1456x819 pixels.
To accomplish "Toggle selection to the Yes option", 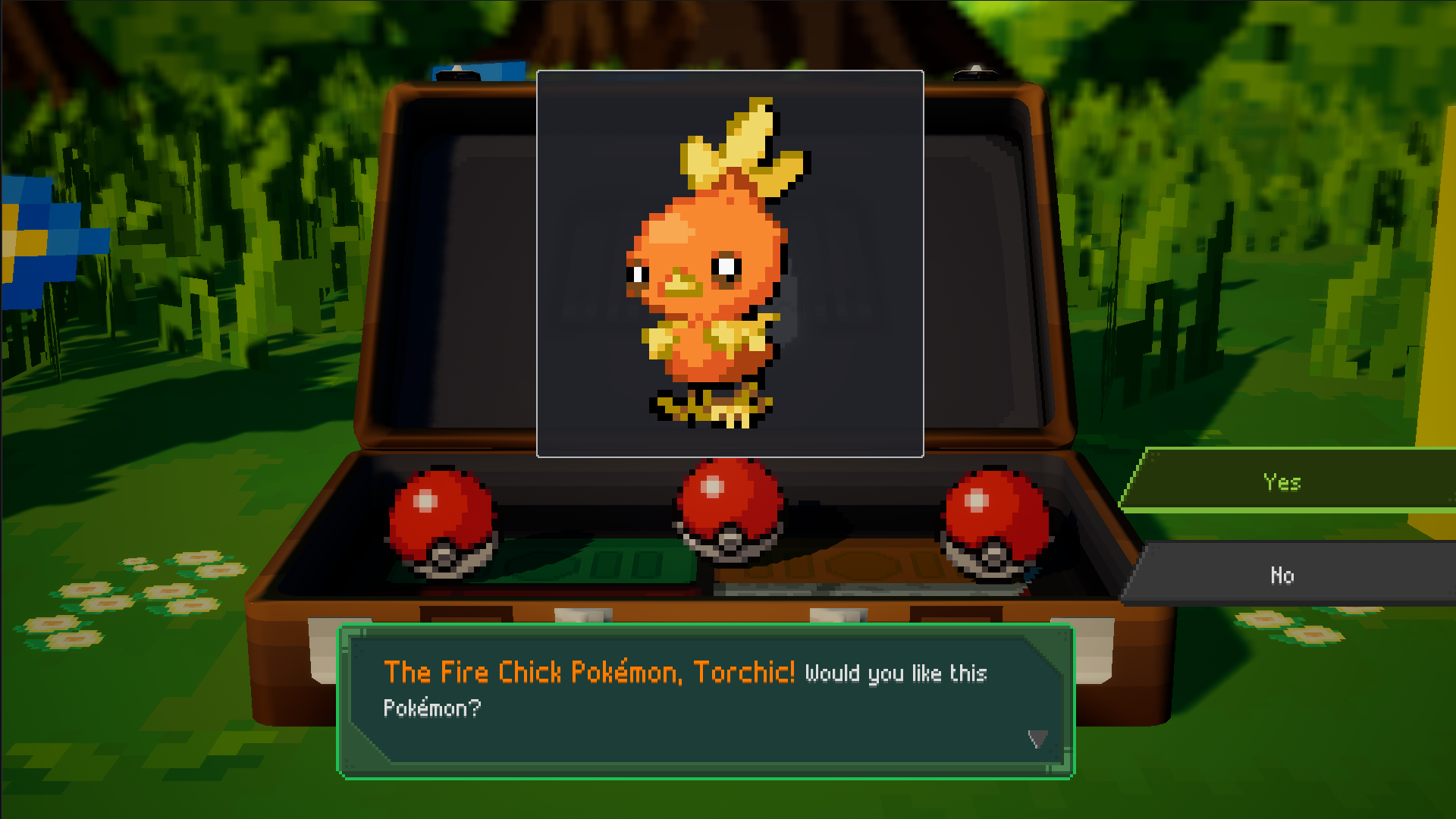I will coord(1282,481).
